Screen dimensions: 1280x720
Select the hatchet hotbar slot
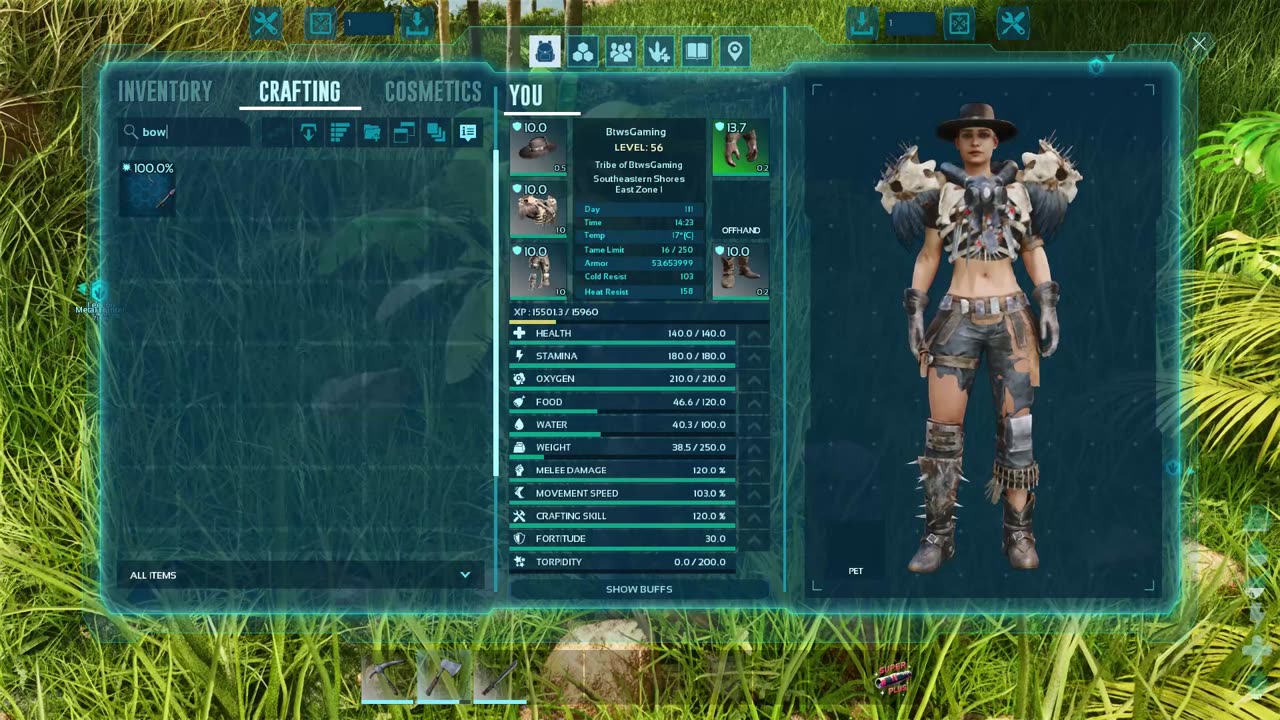pos(444,677)
